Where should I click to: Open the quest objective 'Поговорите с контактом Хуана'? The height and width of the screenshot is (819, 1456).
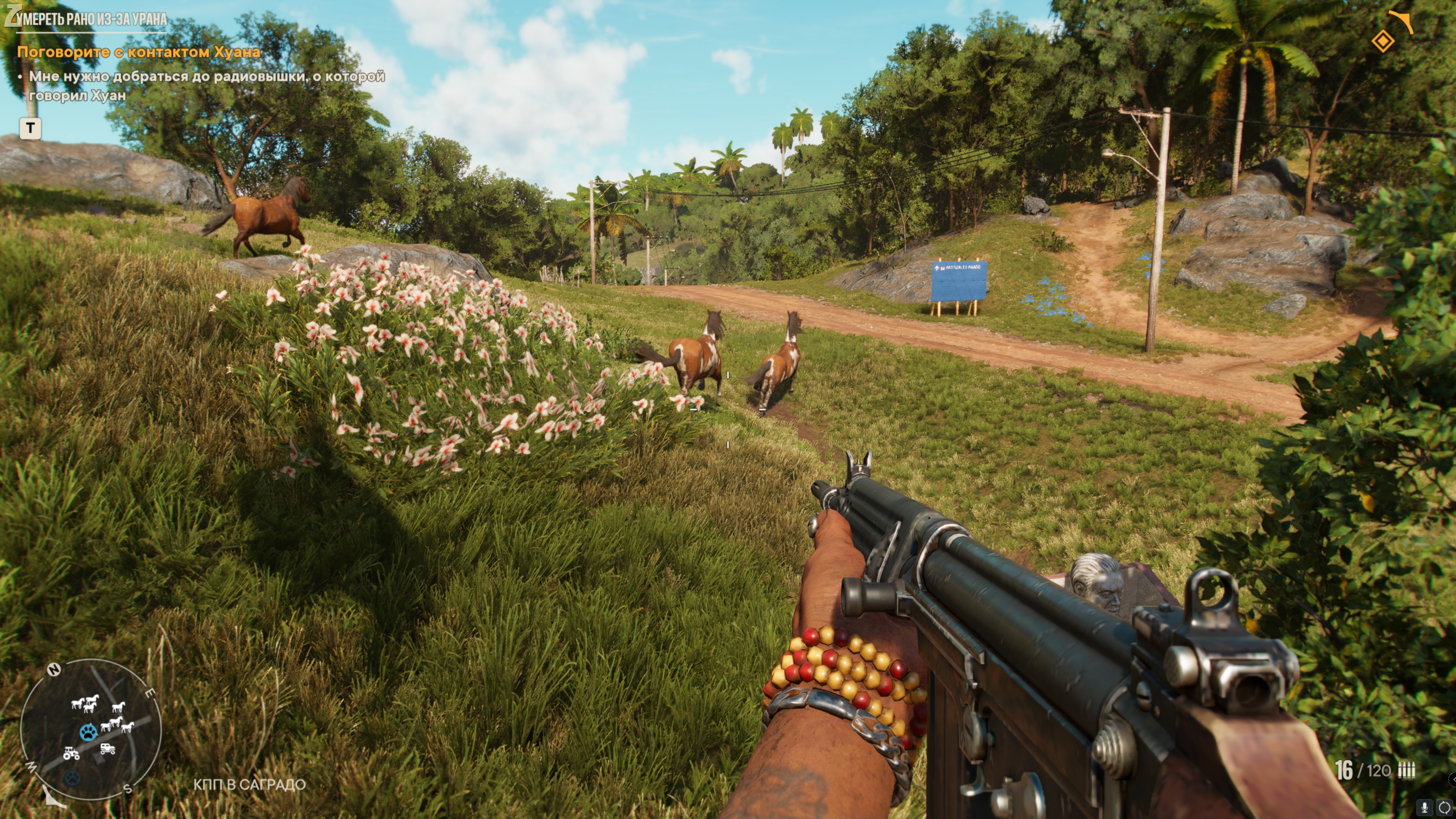click(138, 52)
